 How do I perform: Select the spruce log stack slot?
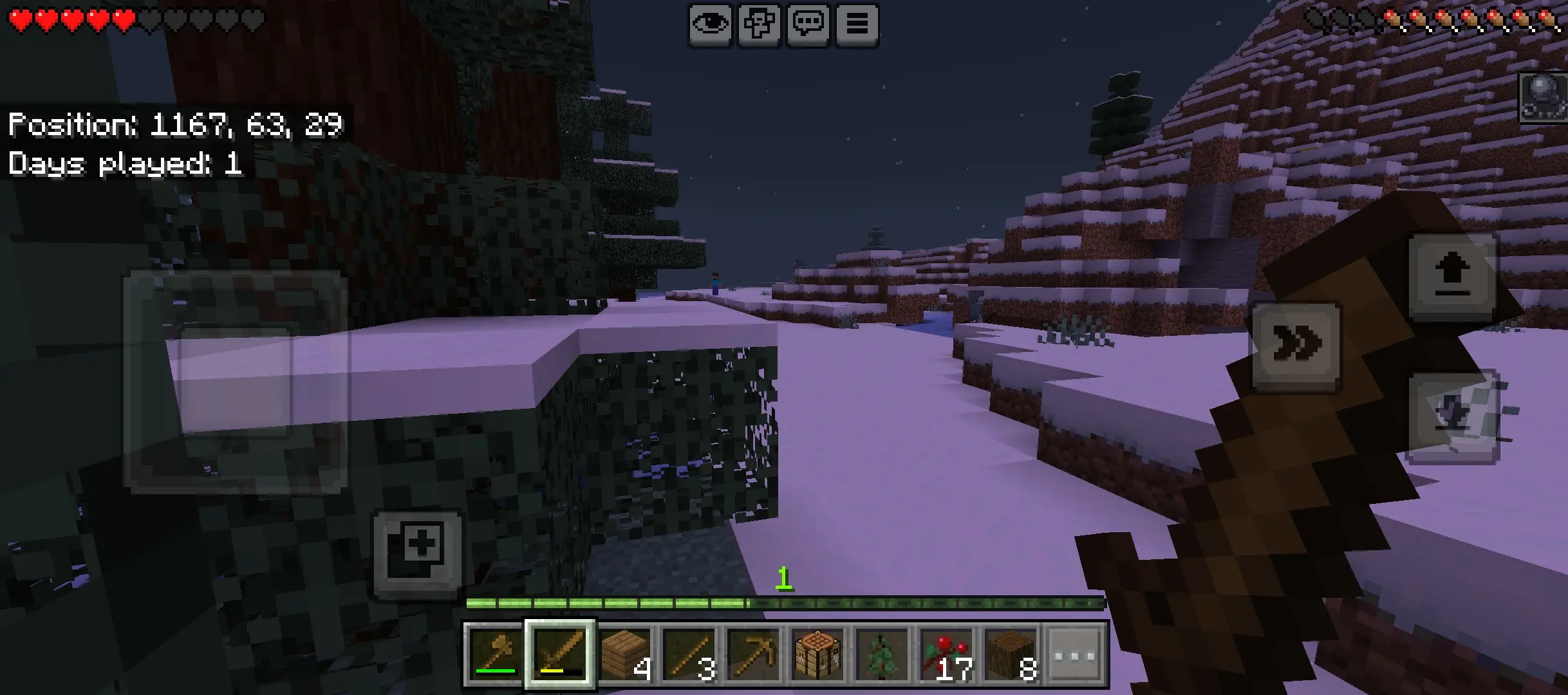(x=1011, y=654)
